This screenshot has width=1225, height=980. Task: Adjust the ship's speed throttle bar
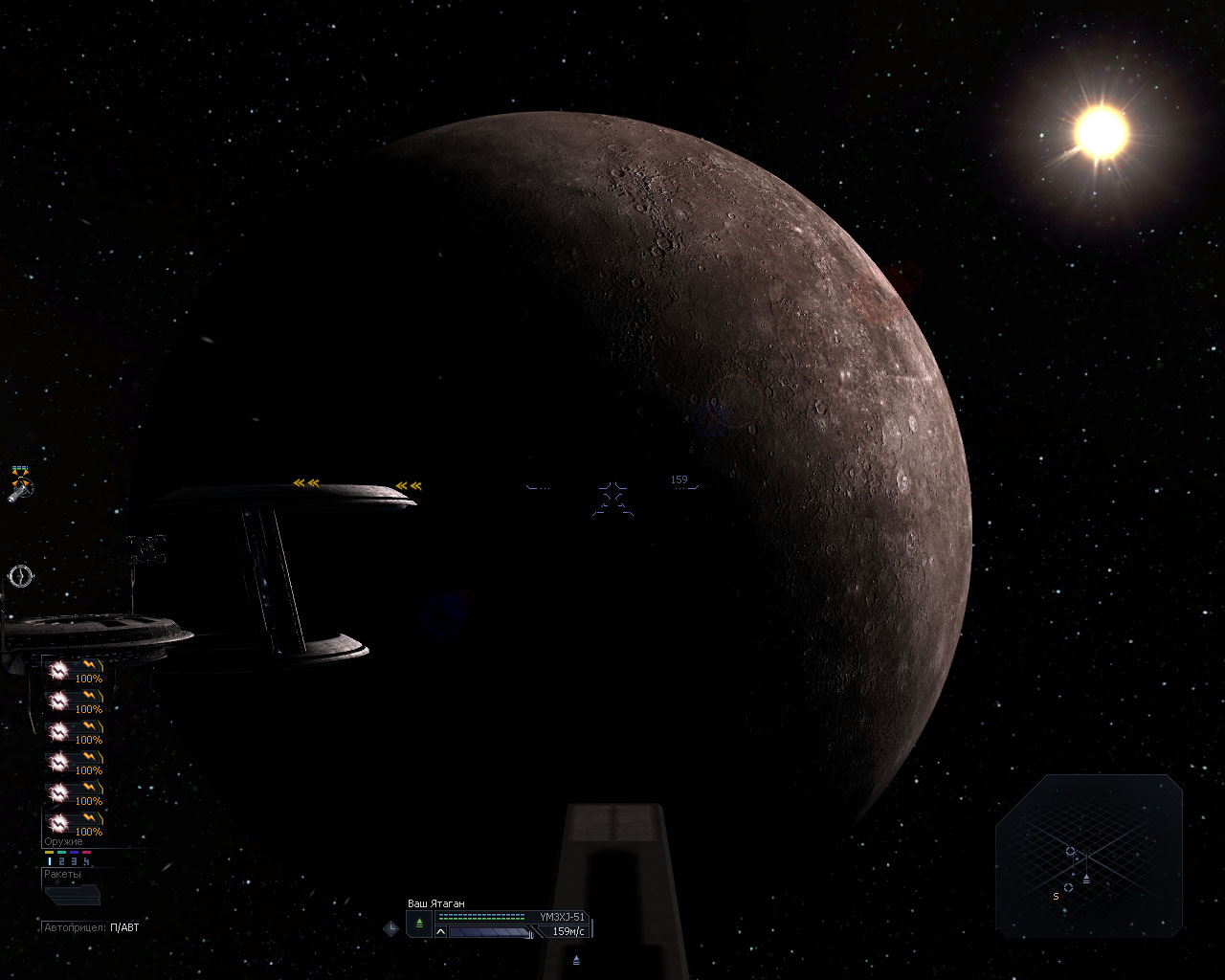(490, 931)
